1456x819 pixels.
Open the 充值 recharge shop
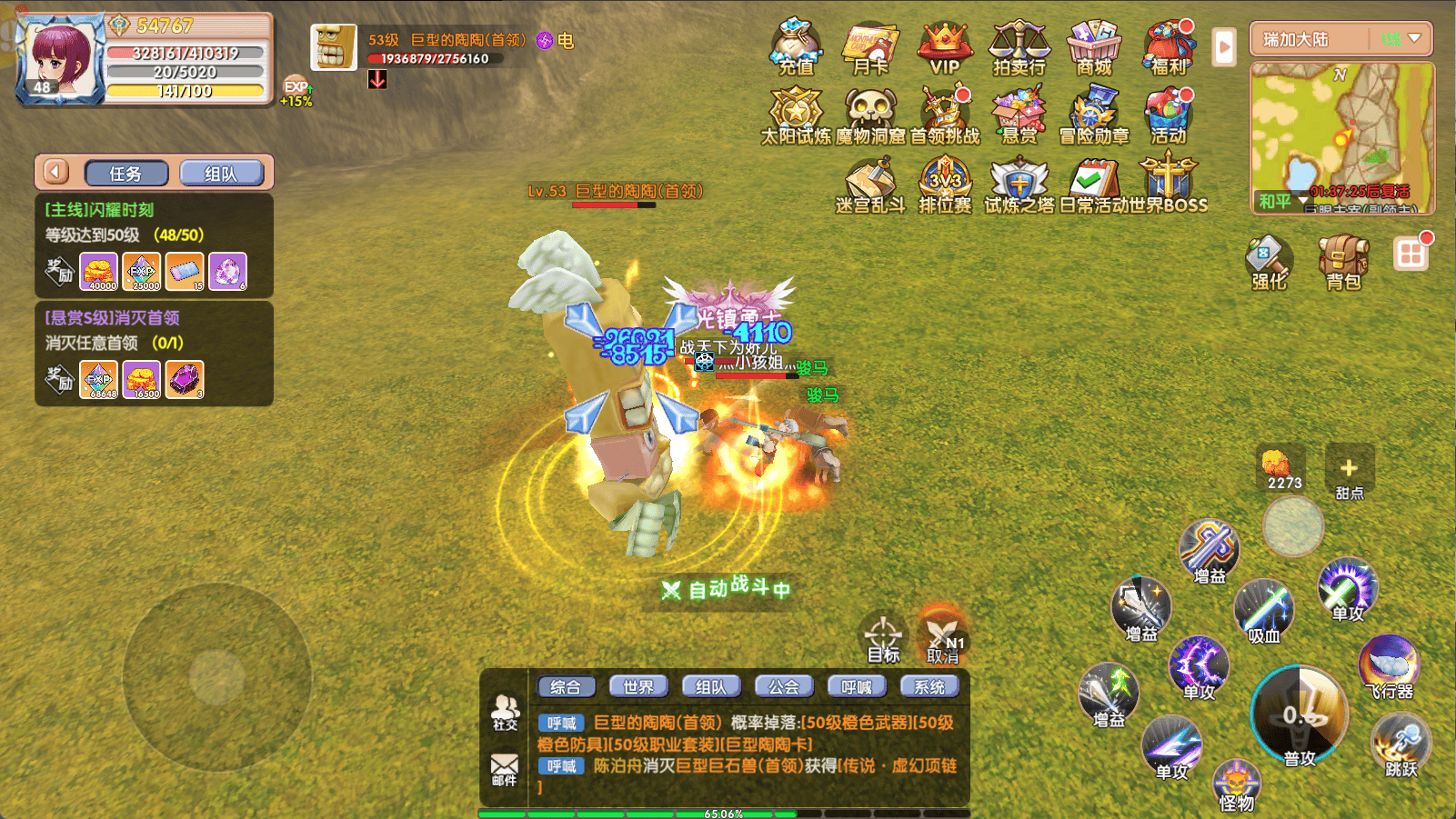click(796, 45)
